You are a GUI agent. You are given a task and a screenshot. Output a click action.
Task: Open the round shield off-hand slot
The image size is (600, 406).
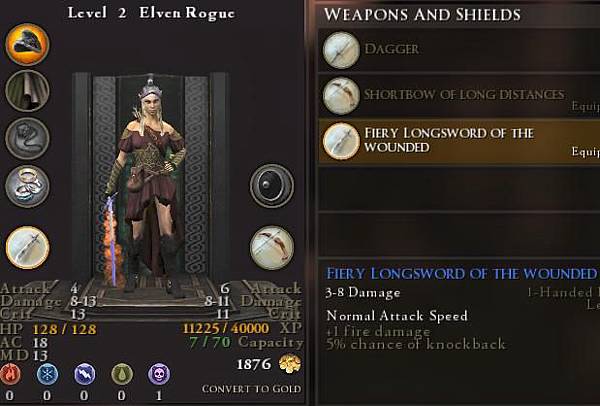271,186
